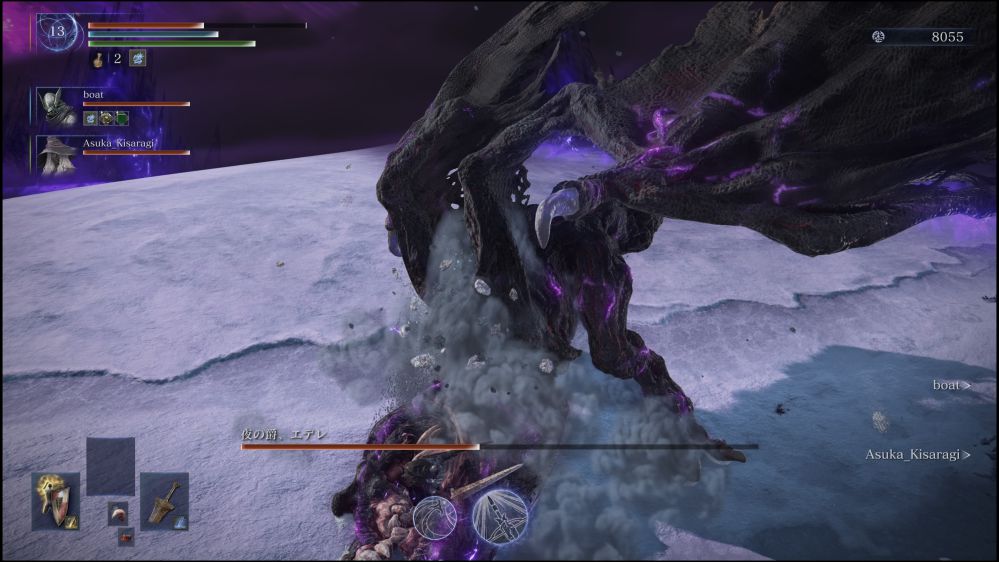The width and height of the screenshot is (999, 562).
Task: Choose the small red consumable slot
Action: coord(126,538)
